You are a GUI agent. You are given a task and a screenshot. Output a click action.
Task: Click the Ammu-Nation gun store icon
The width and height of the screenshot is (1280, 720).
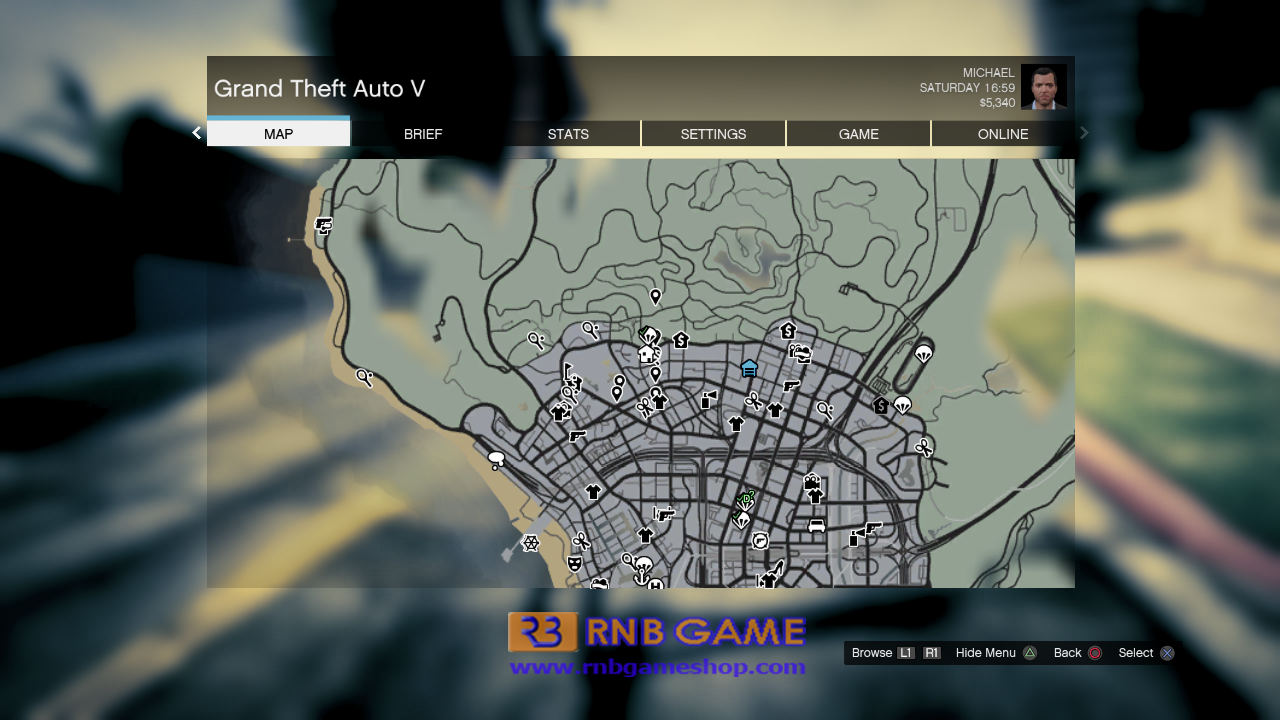pyautogui.click(x=576, y=438)
